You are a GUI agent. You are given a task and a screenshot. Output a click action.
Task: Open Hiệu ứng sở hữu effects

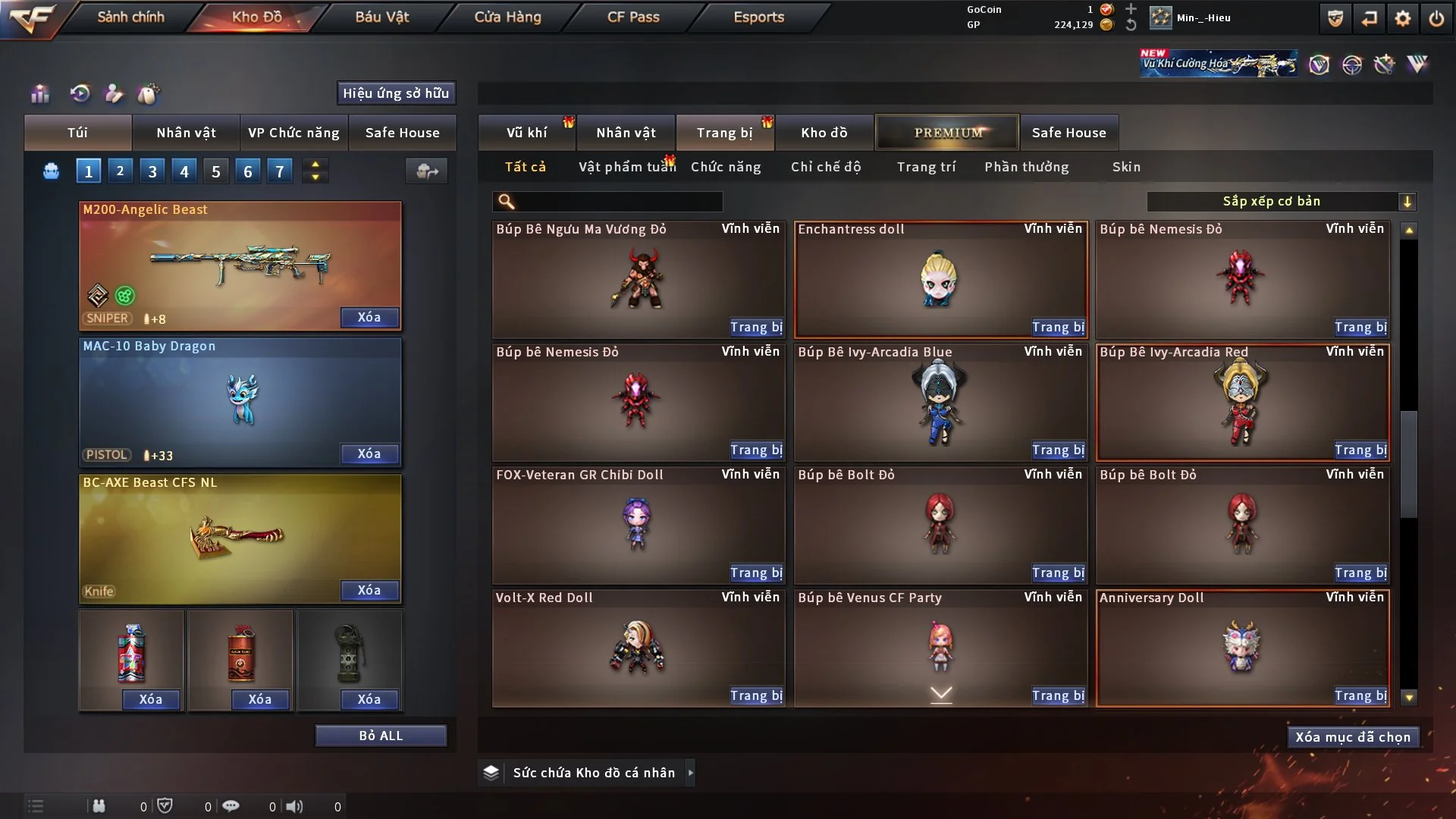(x=396, y=93)
